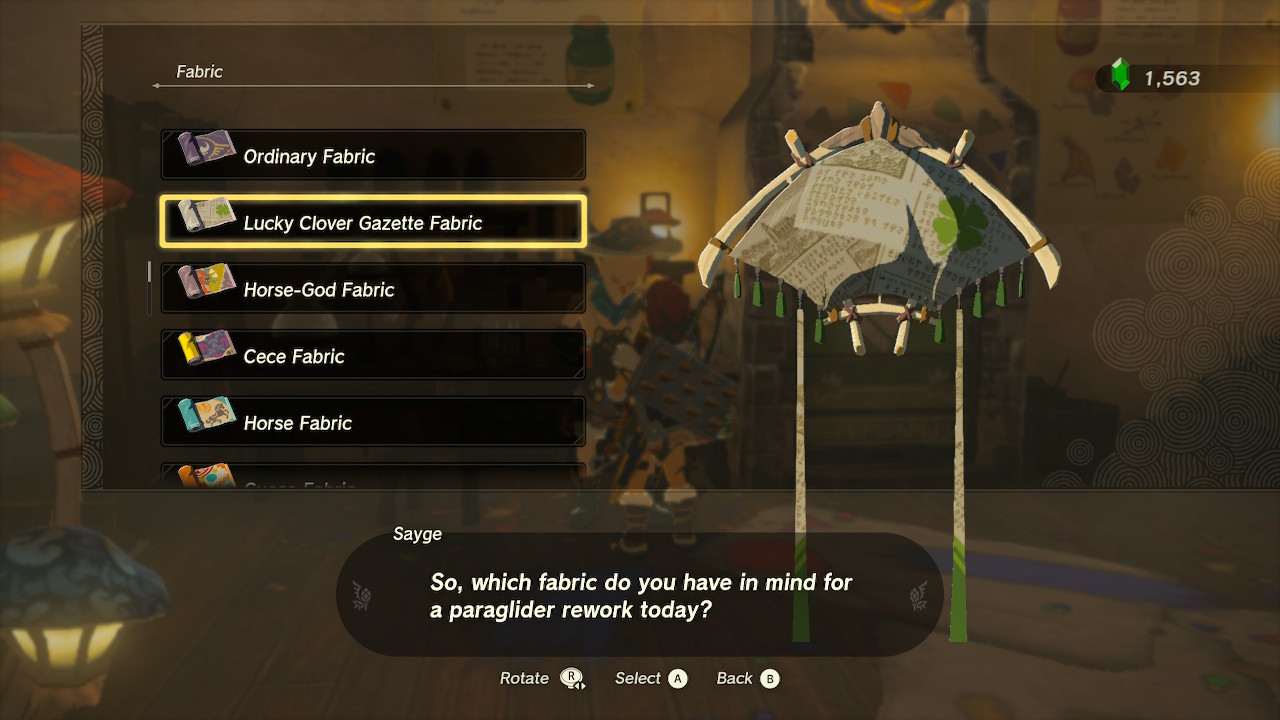The image size is (1280, 720).
Task: Choose the Horse Fabric row
Action: (373, 421)
